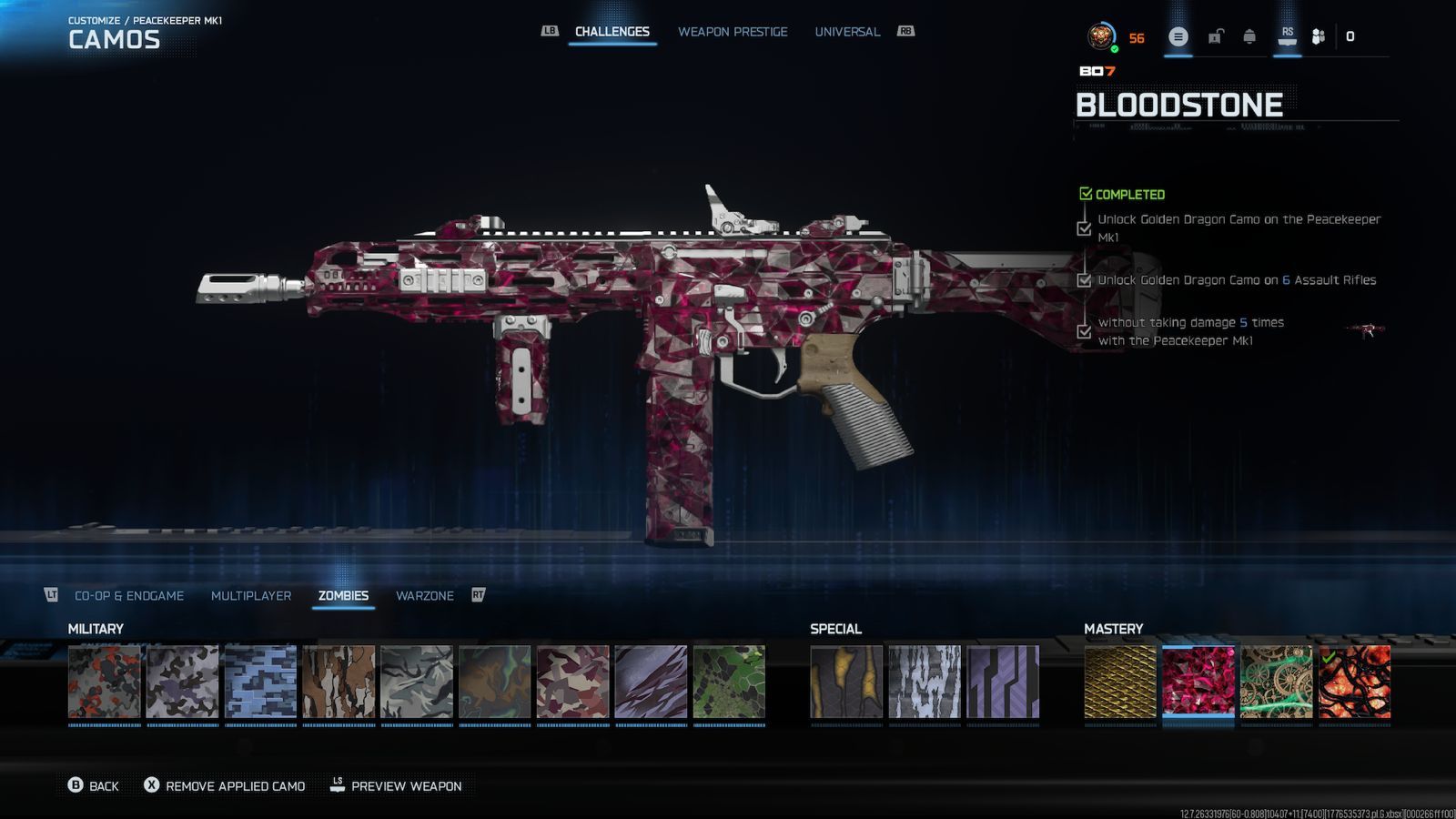Choose the Warzone camo category
This screenshot has width=1456, height=819.
(424, 596)
